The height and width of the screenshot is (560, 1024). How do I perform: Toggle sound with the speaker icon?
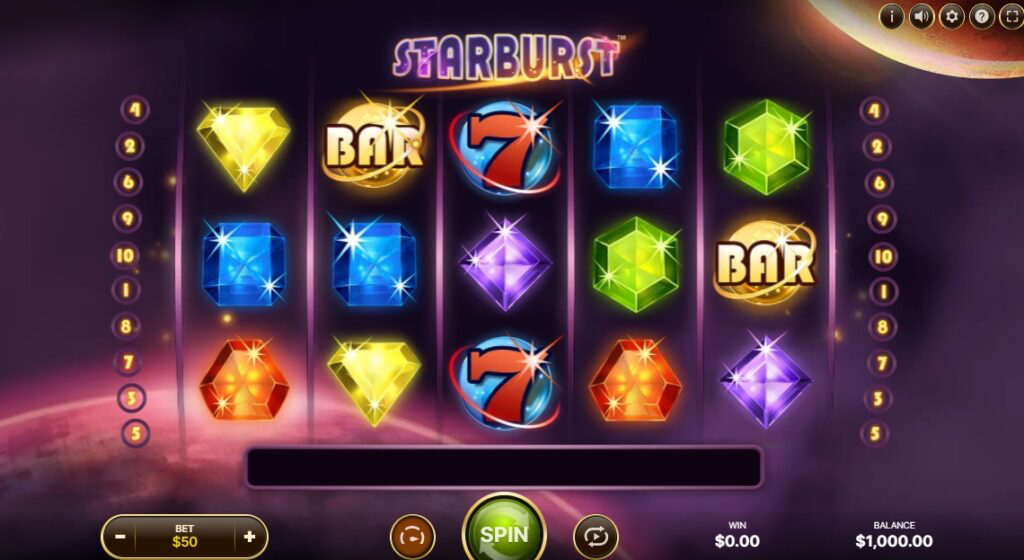pos(921,16)
